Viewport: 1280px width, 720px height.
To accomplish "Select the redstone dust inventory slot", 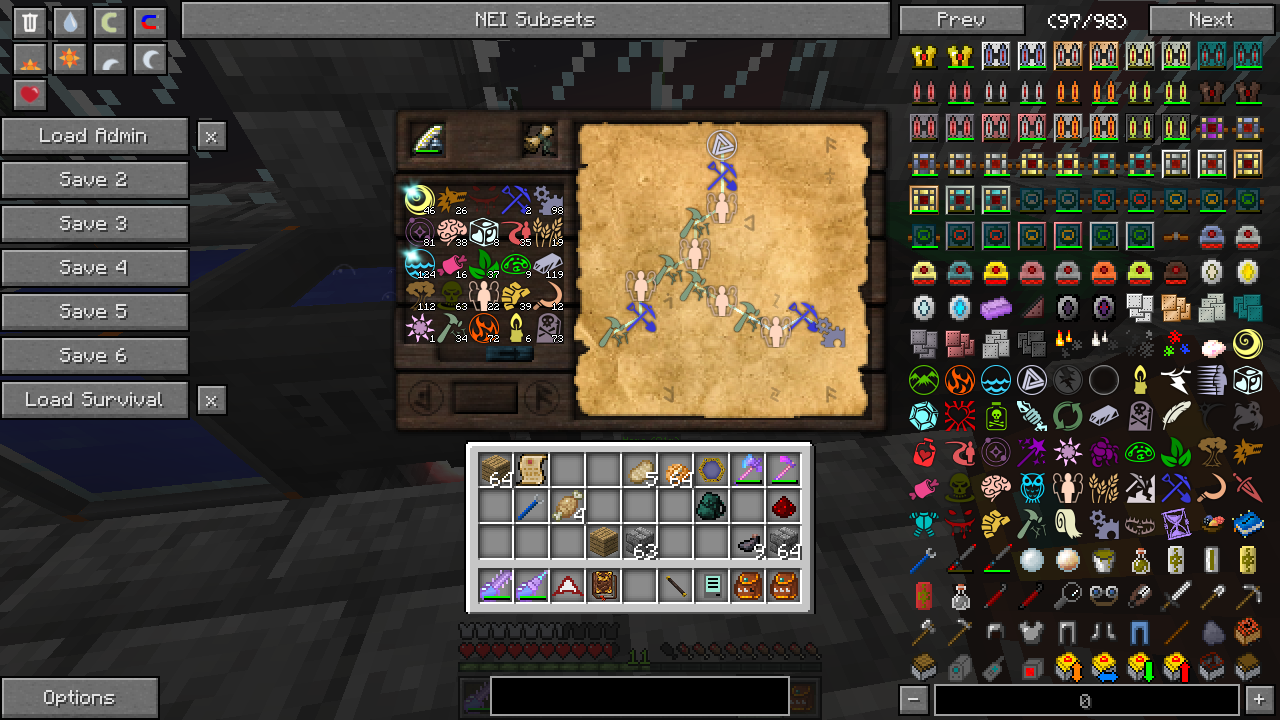I will pyautogui.click(x=784, y=506).
